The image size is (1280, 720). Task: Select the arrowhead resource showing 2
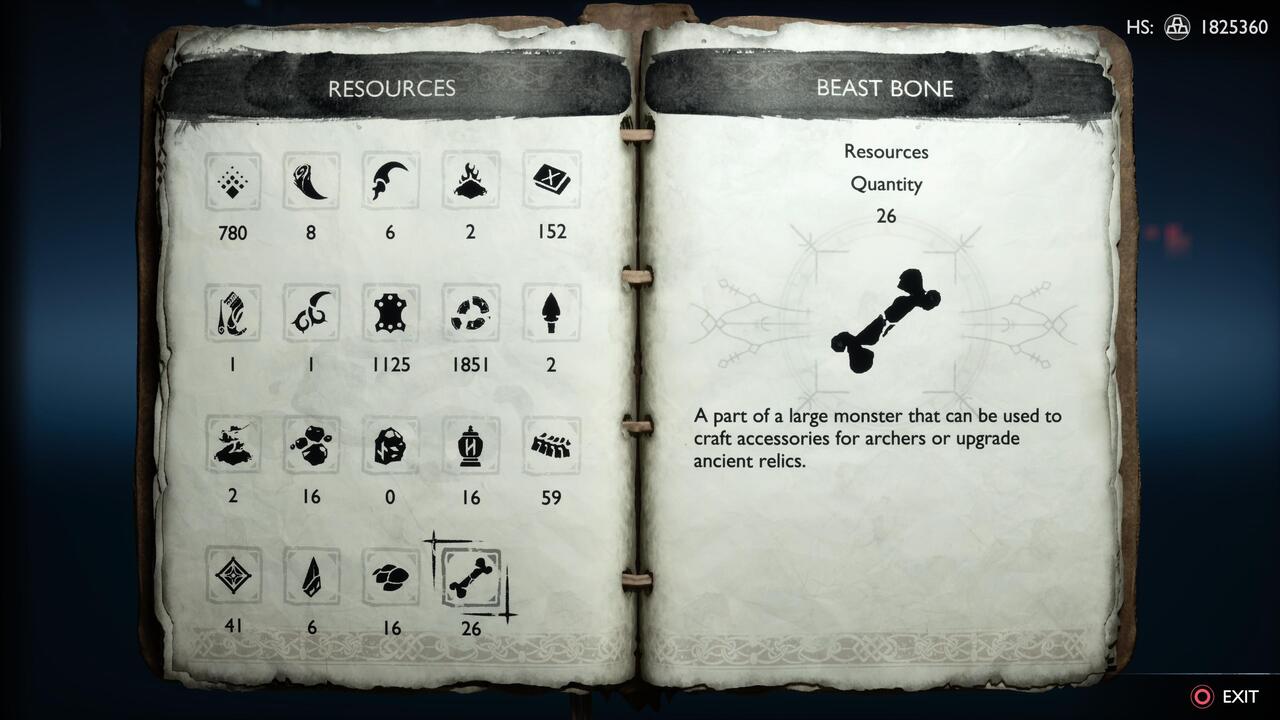click(551, 313)
